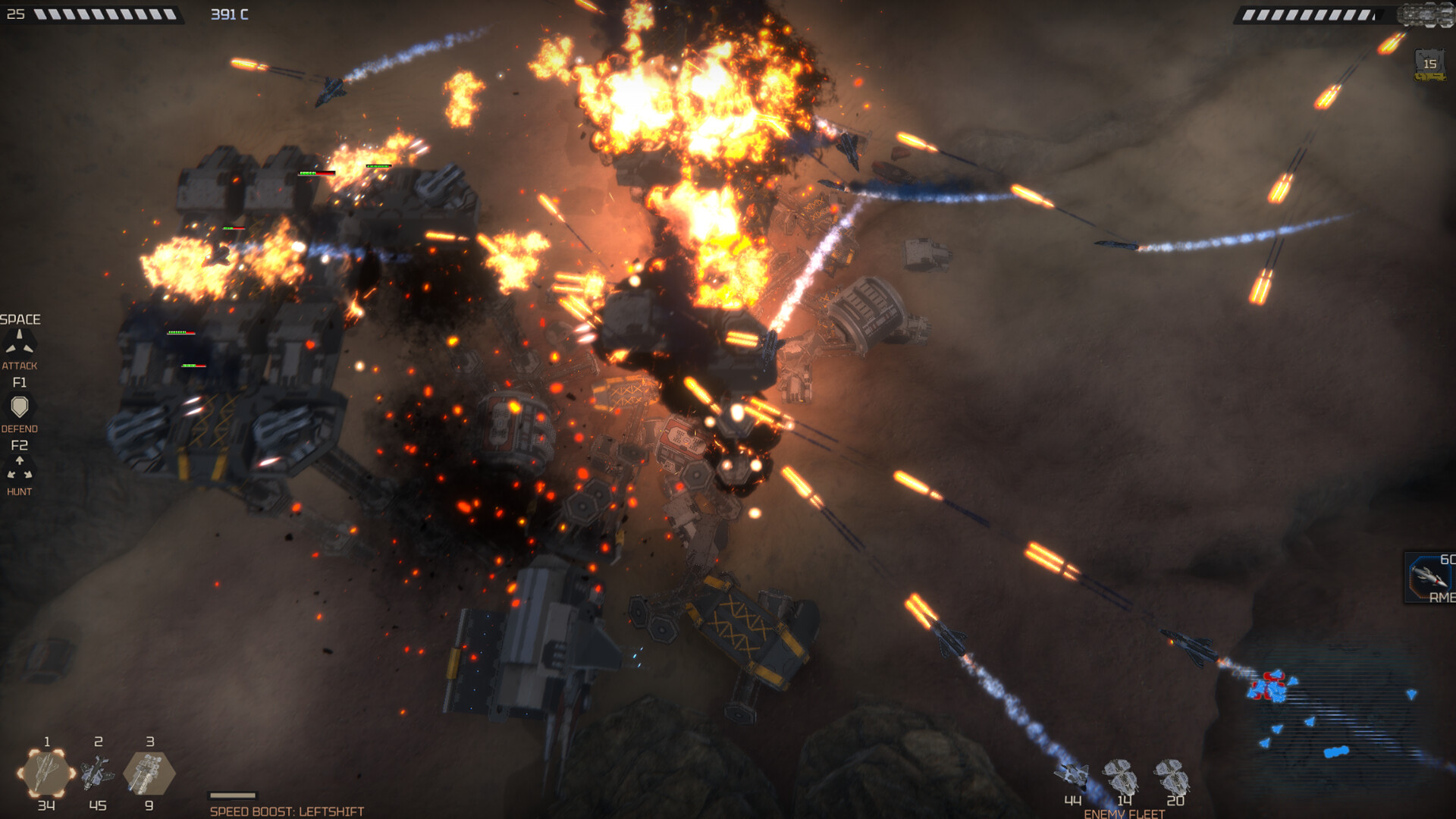
Task: Toggle HUNT stance for your fleet
Action: (x=21, y=491)
